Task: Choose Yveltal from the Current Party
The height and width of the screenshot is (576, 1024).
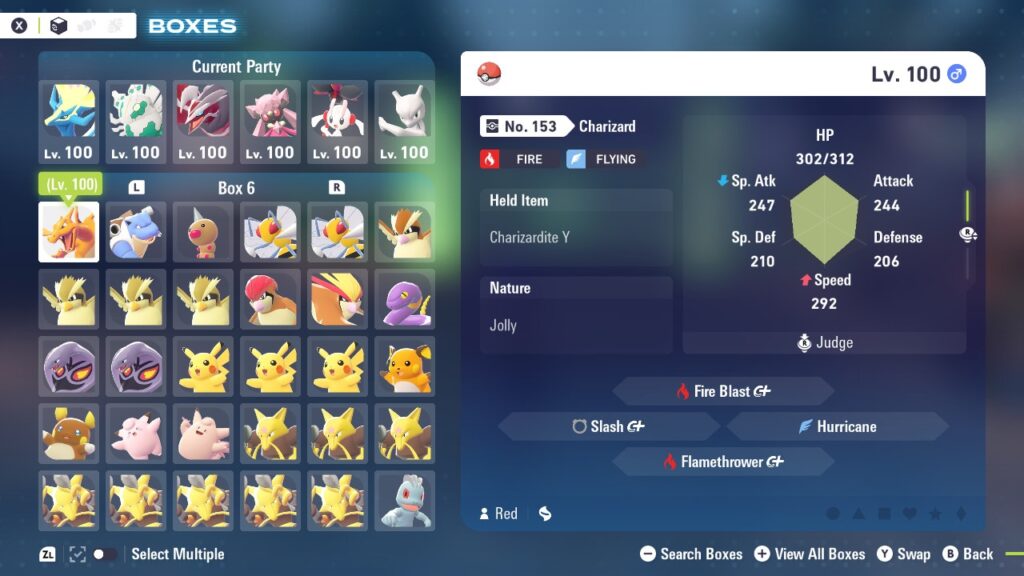Action: pos(203,122)
